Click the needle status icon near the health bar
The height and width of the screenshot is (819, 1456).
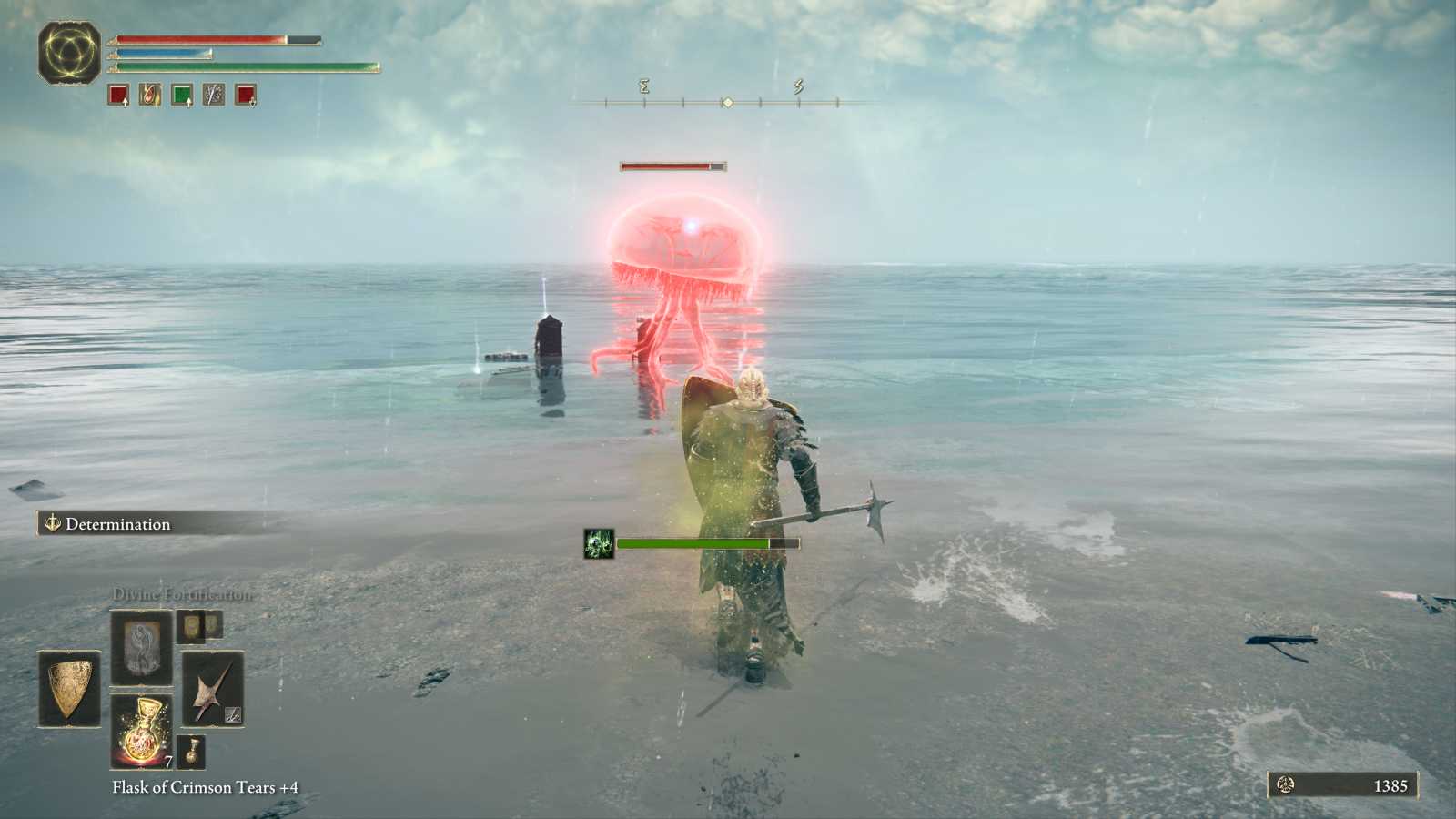click(x=213, y=96)
